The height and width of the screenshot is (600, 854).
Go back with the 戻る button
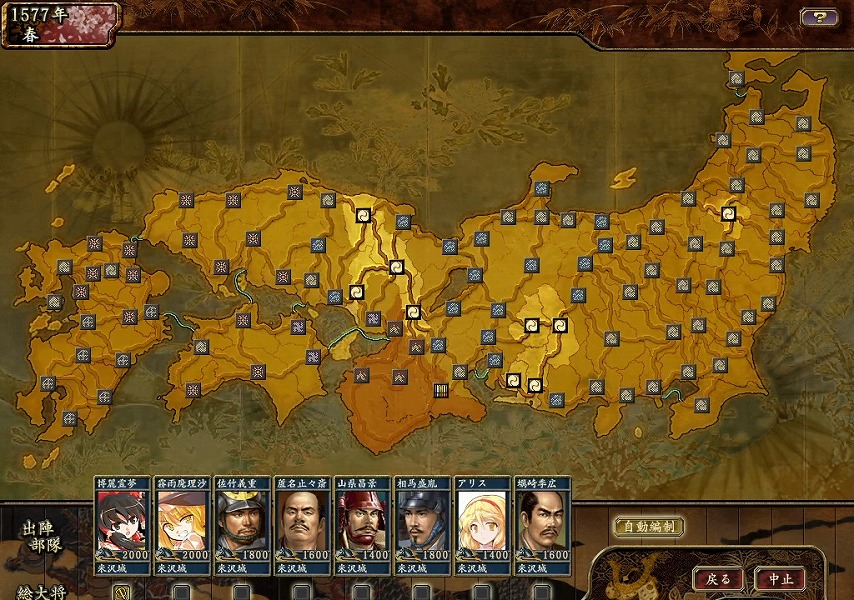[718, 579]
